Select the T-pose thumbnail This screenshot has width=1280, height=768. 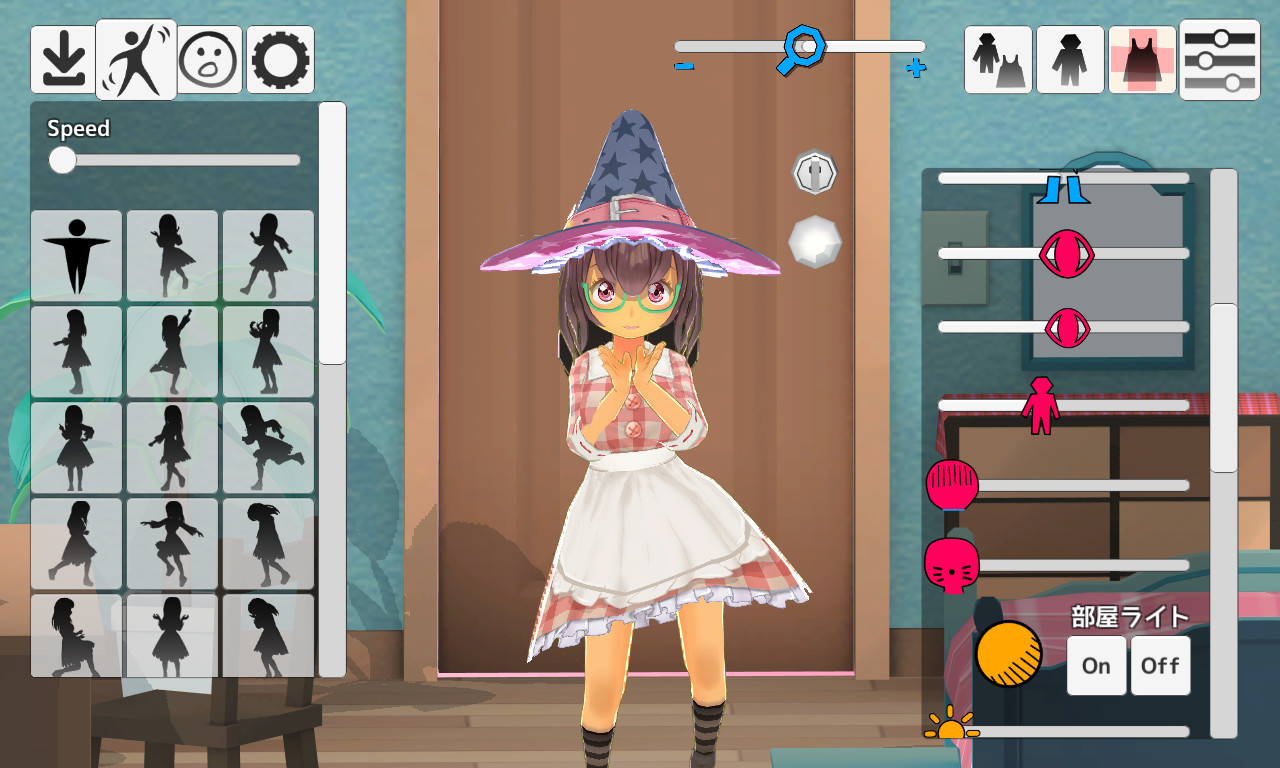[76, 255]
